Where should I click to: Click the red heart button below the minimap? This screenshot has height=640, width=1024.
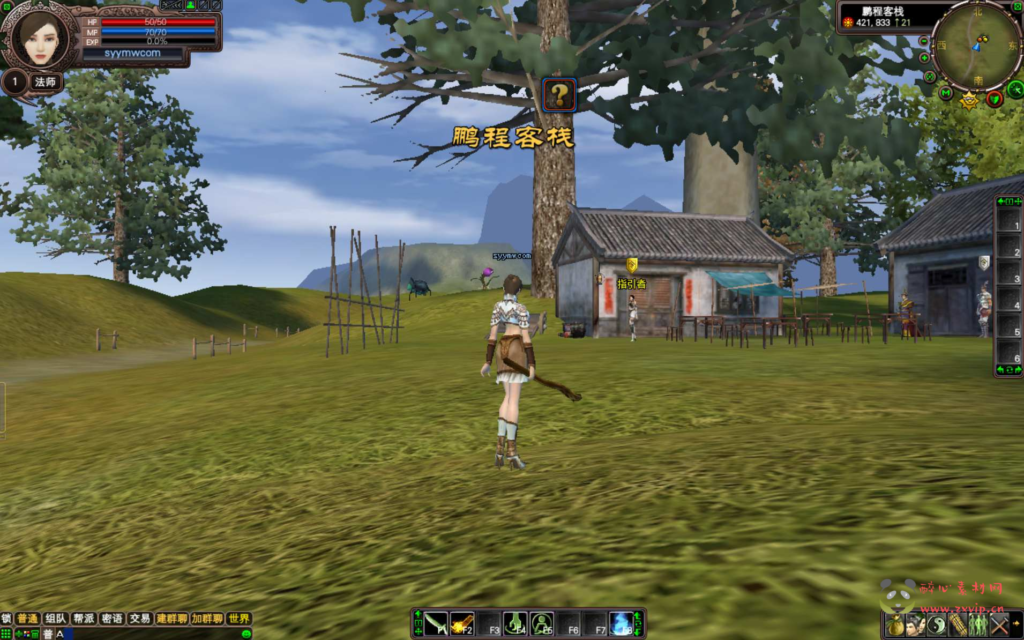[x=994, y=98]
